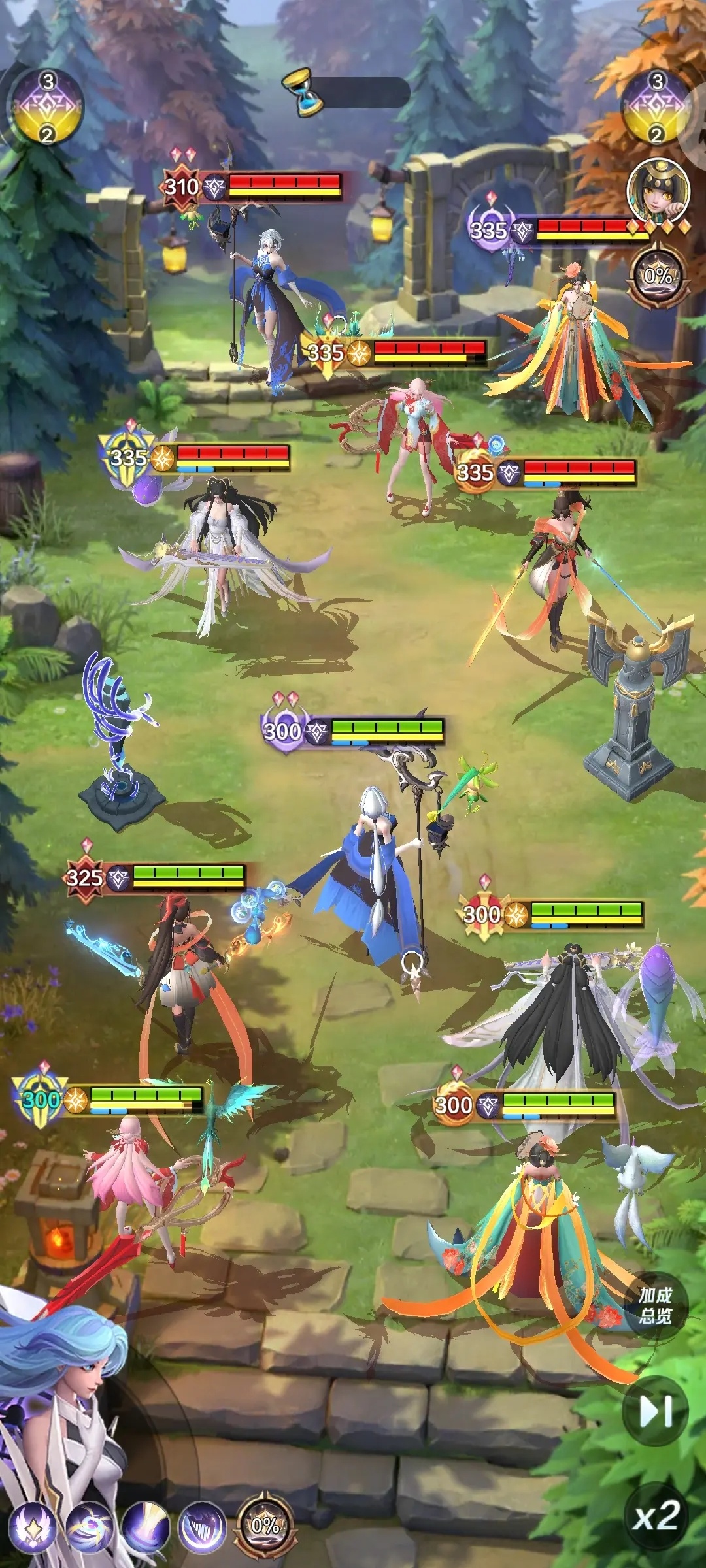The width and height of the screenshot is (706, 1568).
Task: Tap the 0% gauge under the enemy portrait
Action: tap(658, 276)
